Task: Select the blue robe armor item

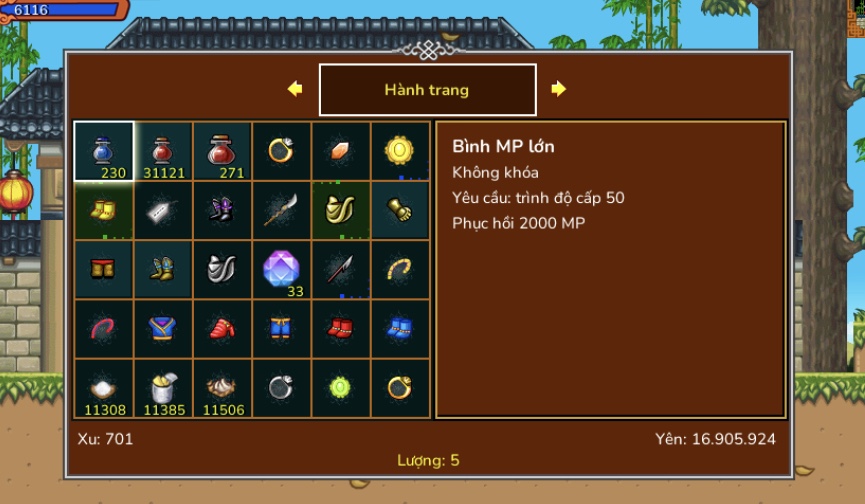Action: tap(163, 328)
